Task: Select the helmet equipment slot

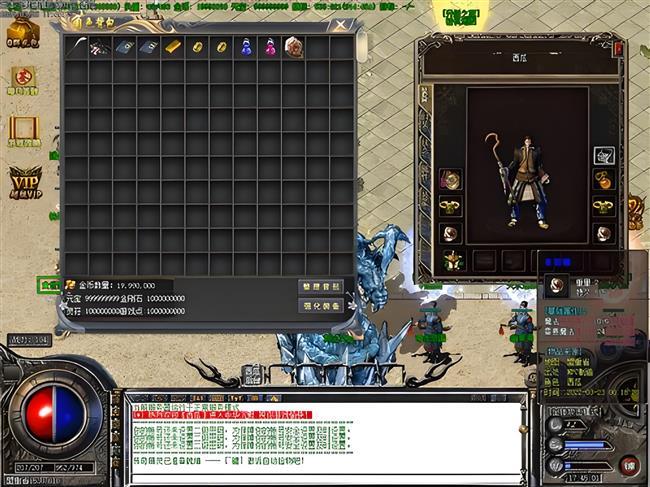Action: point(605,156)
